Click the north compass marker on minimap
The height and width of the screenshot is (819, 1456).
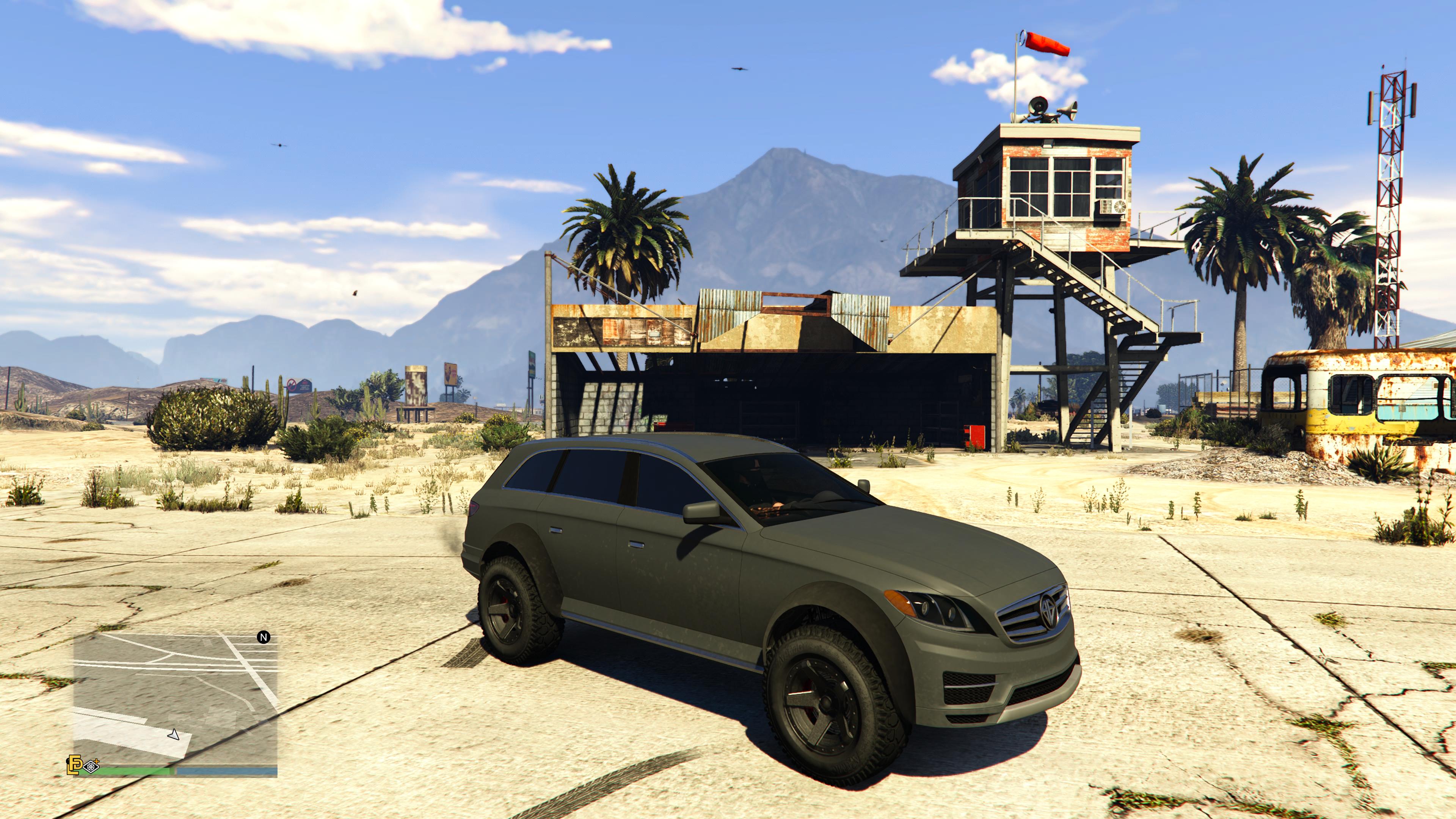click(x=264, y=637)
